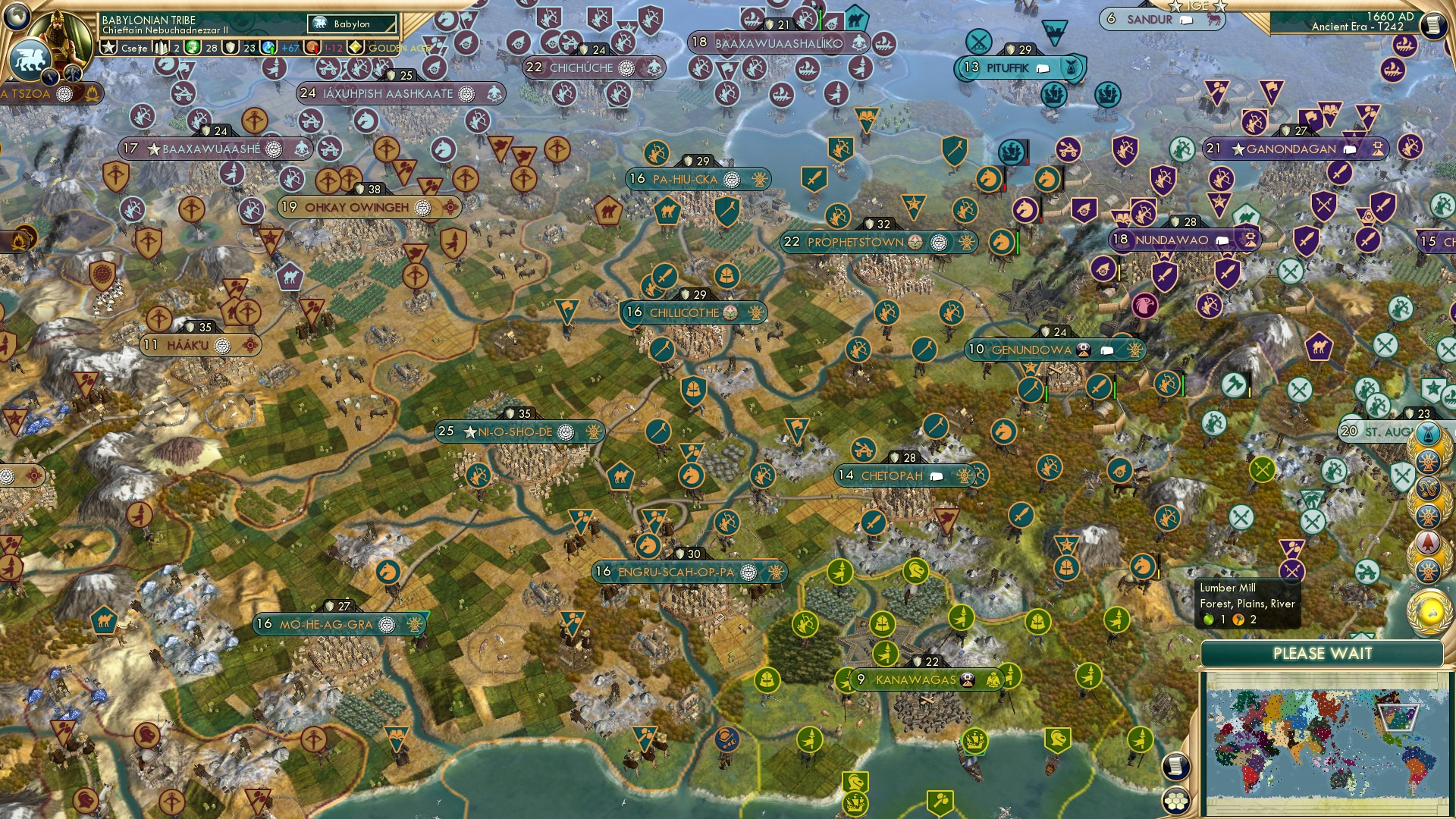Click the gold treasury coin icon showing 28

(193, 47)
